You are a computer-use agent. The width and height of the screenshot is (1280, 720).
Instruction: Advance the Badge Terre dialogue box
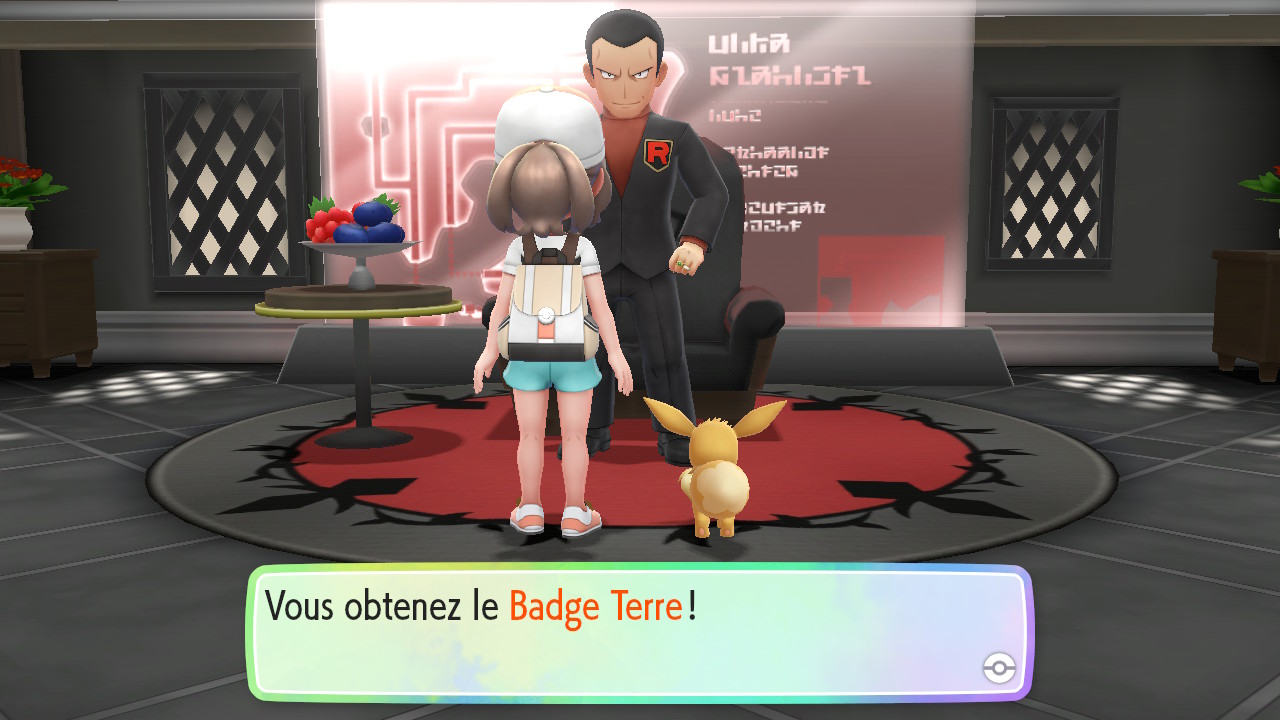pyautogui.click(x=638, y=632)
